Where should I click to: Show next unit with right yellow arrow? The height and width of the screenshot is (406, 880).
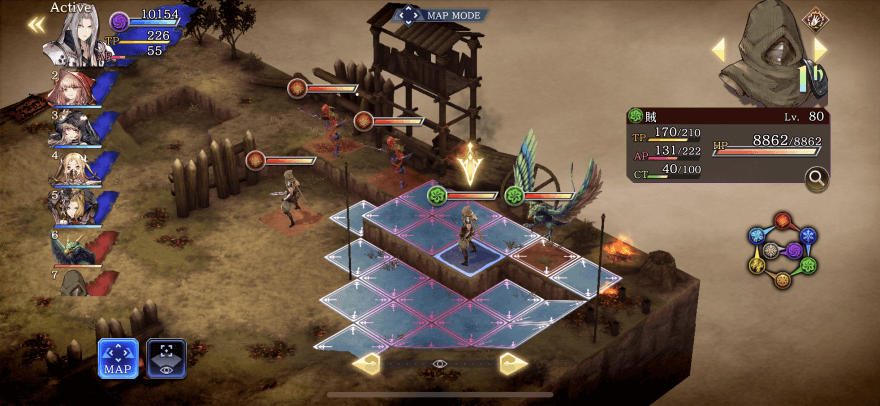pyautogui.click(x=821, y=49)
